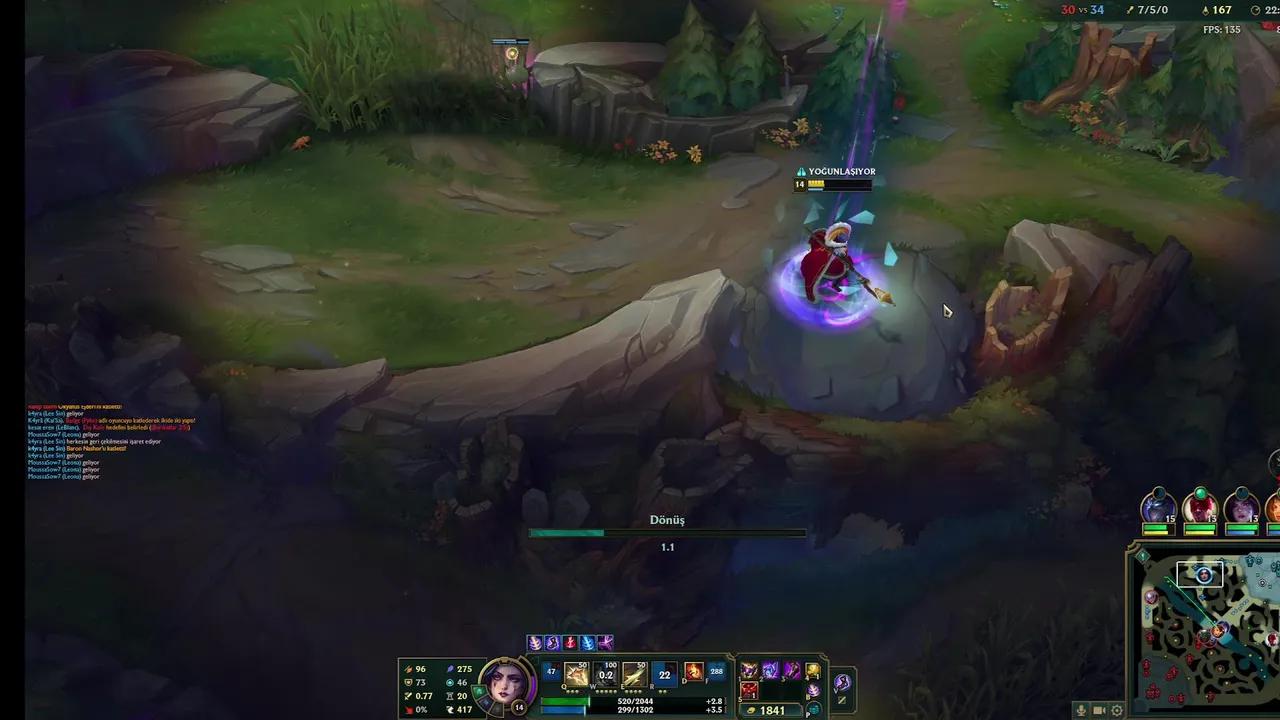
Task: Open the shop via the 1841 gold counter
Action: (771, 711)
